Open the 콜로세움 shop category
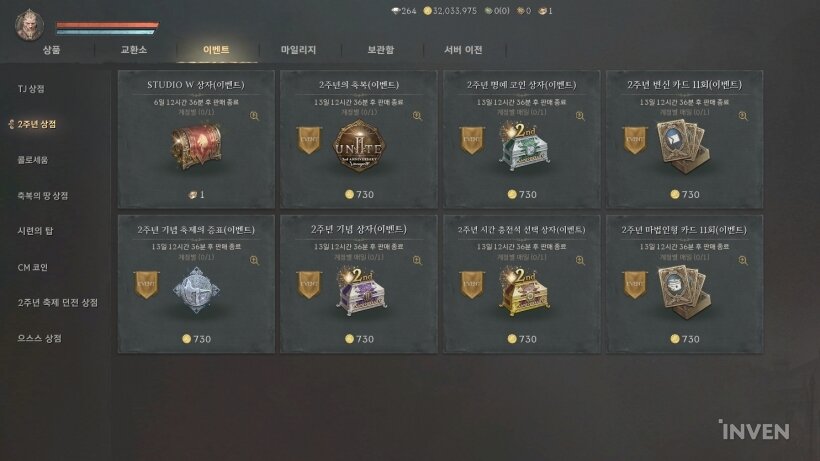 coord(32,160)
